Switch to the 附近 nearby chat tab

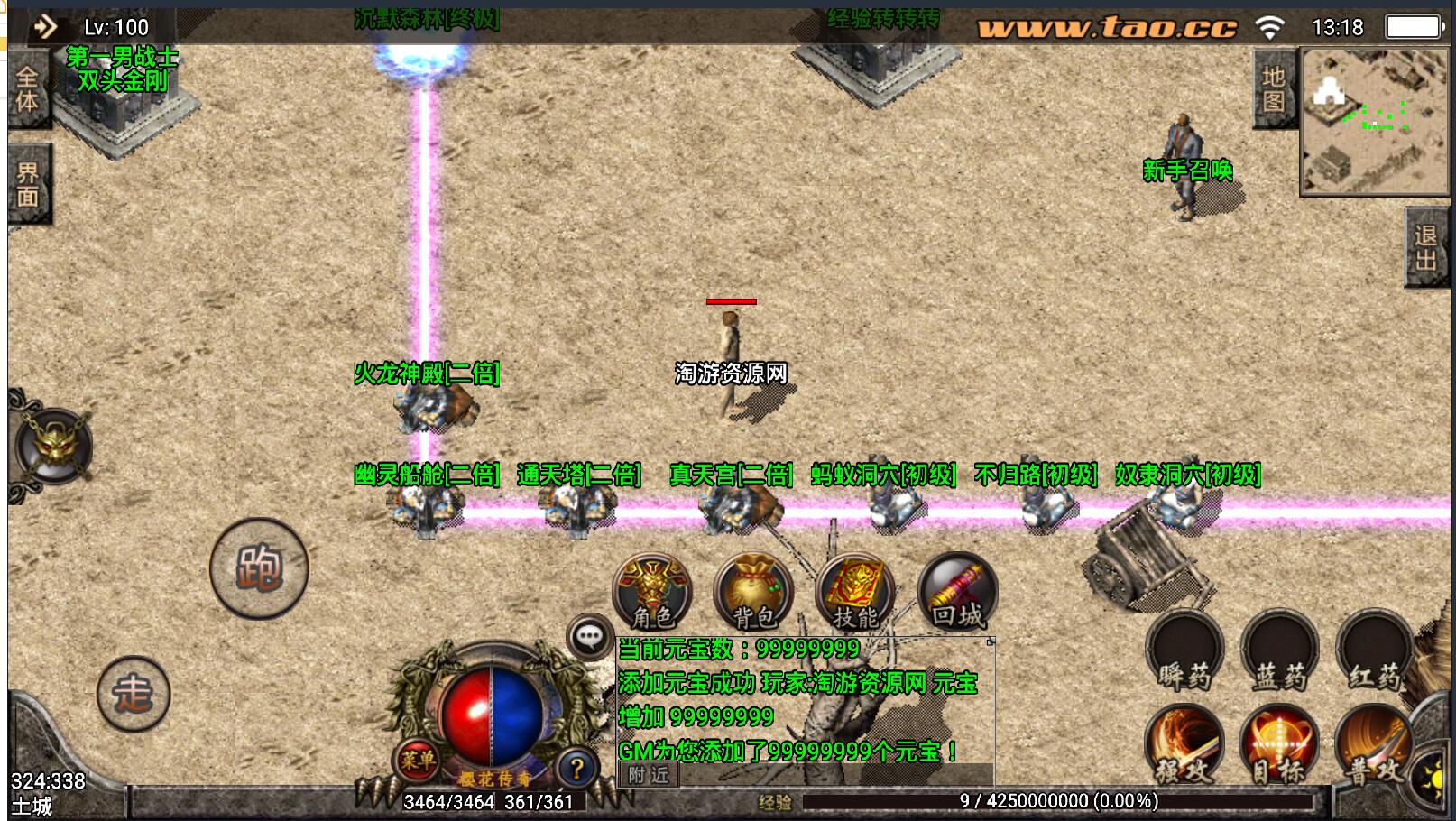click(x=648, y=775)
